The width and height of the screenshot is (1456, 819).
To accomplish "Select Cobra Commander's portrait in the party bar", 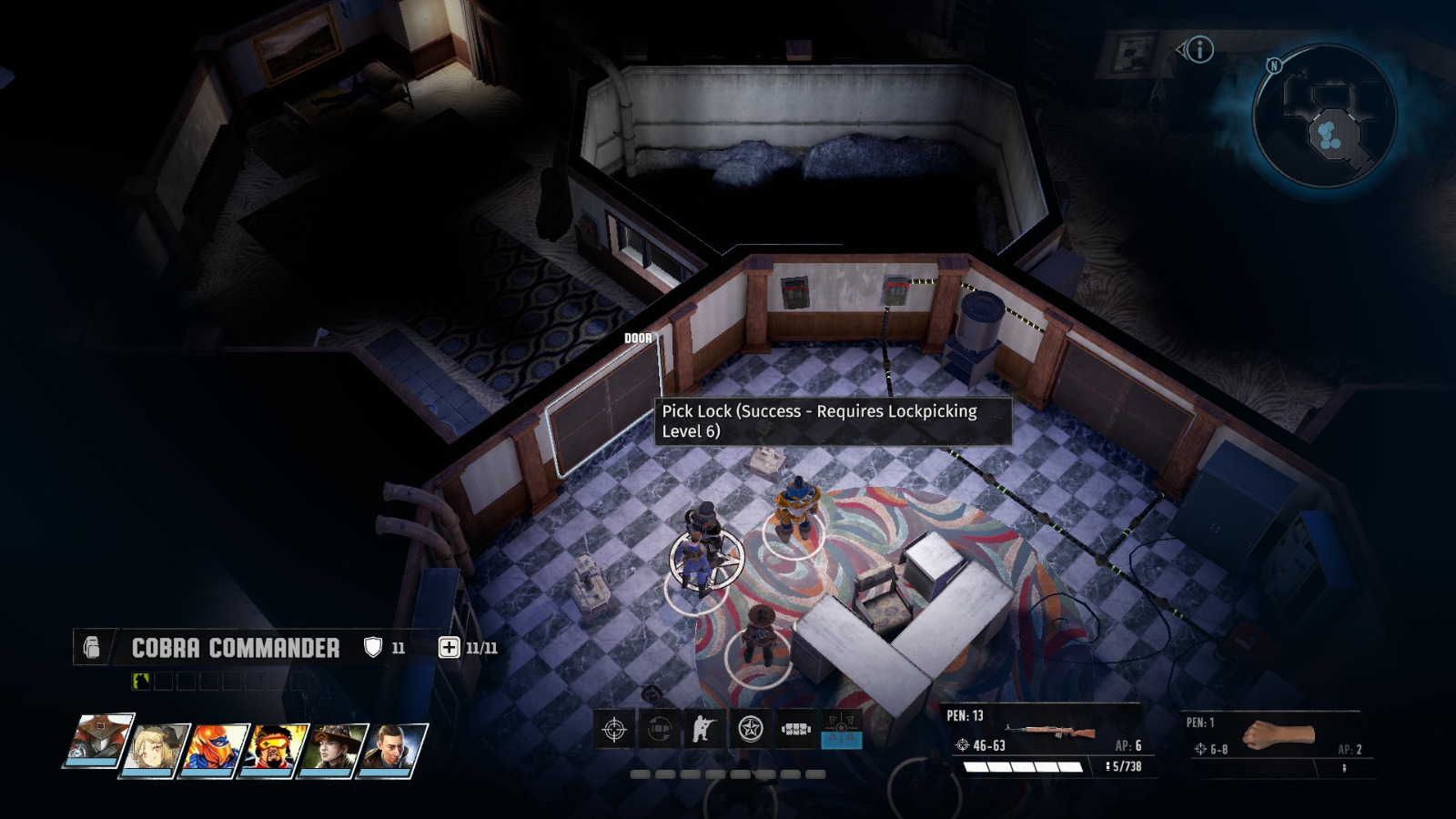I will (97, 741).
